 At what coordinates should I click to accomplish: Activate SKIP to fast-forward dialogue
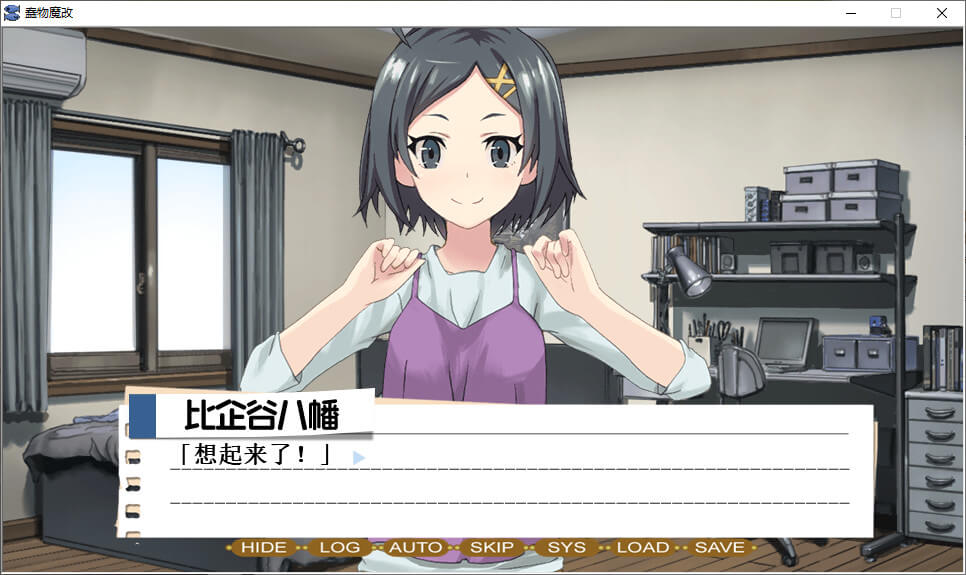[491, 547]
